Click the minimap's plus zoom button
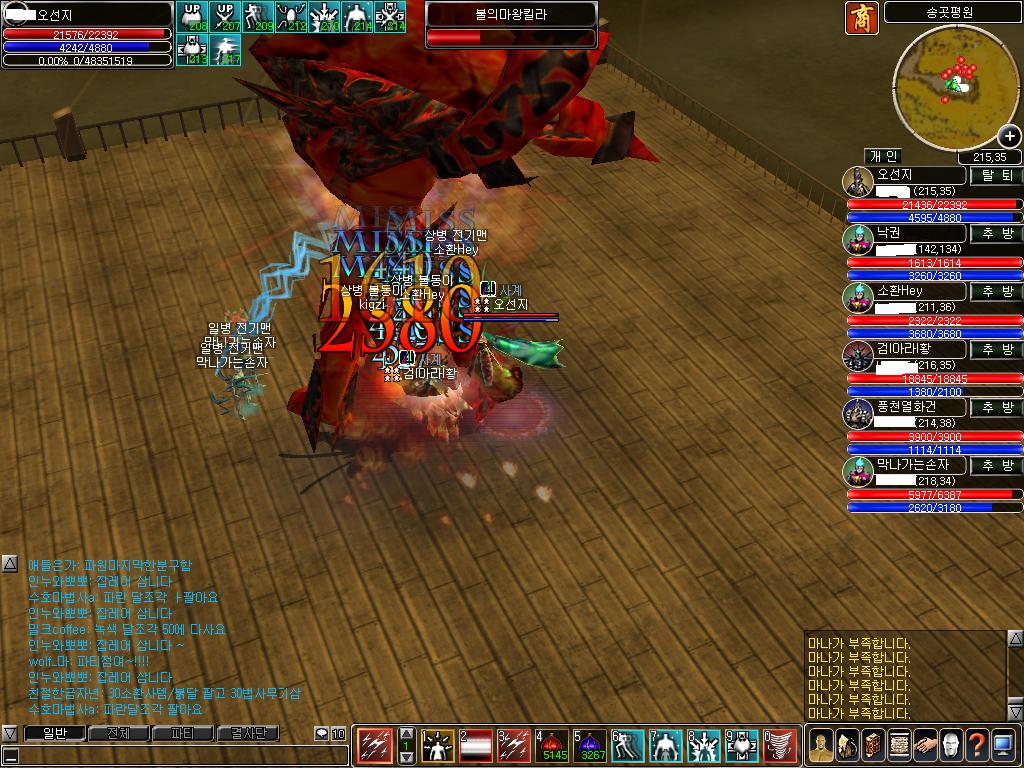The height and width of the screenshot is (768, 1024). [x=1009, y=137]
